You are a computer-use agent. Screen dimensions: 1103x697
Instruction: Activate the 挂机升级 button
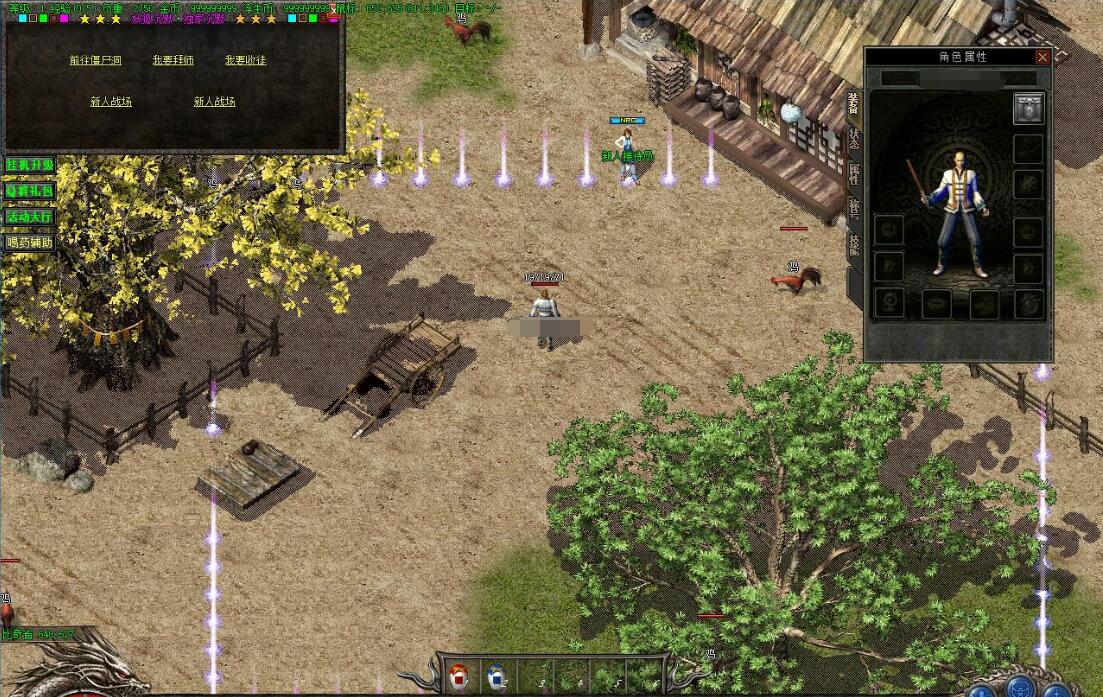29,165
